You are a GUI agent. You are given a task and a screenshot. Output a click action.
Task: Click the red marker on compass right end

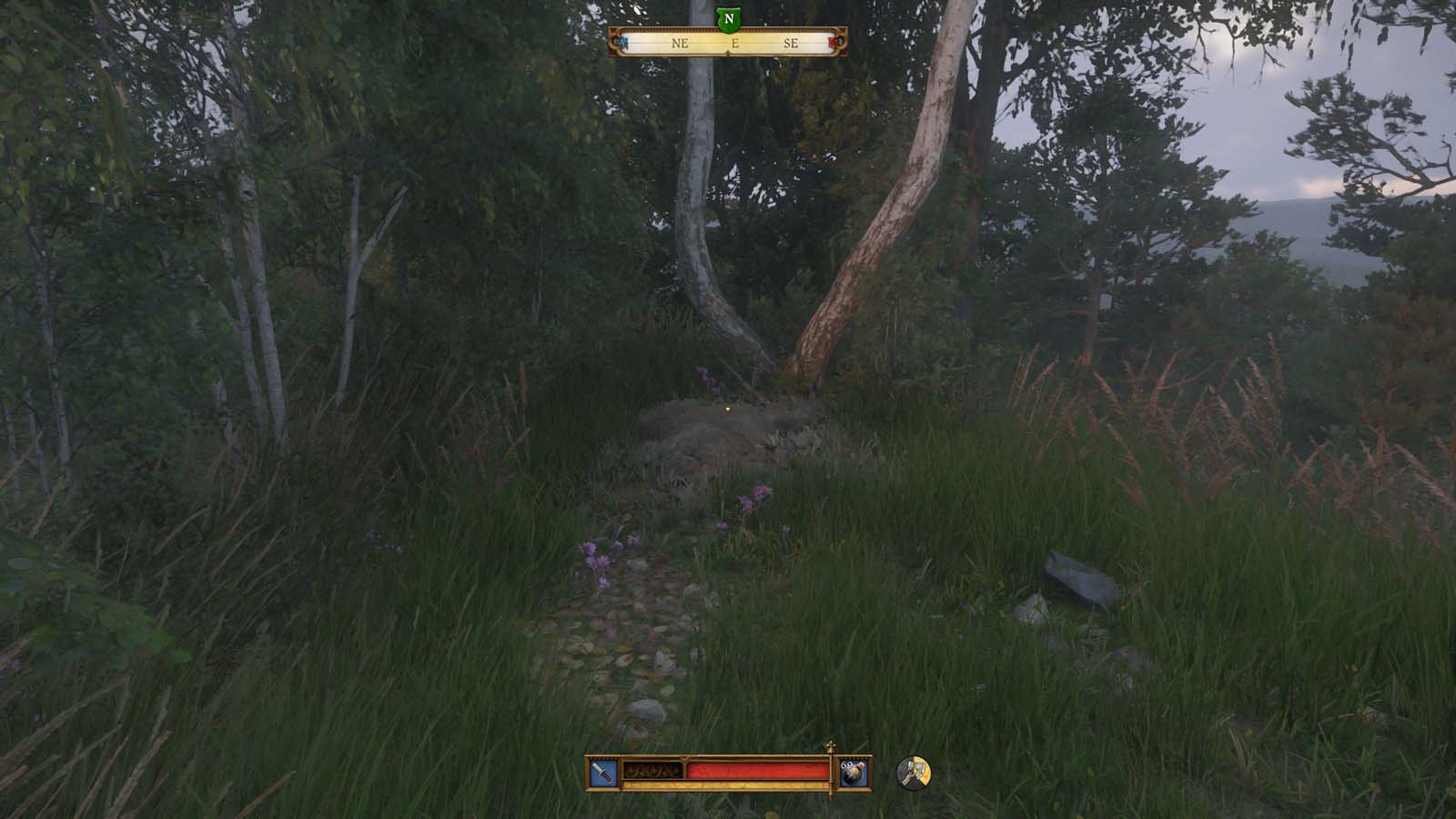pos(834,42)
